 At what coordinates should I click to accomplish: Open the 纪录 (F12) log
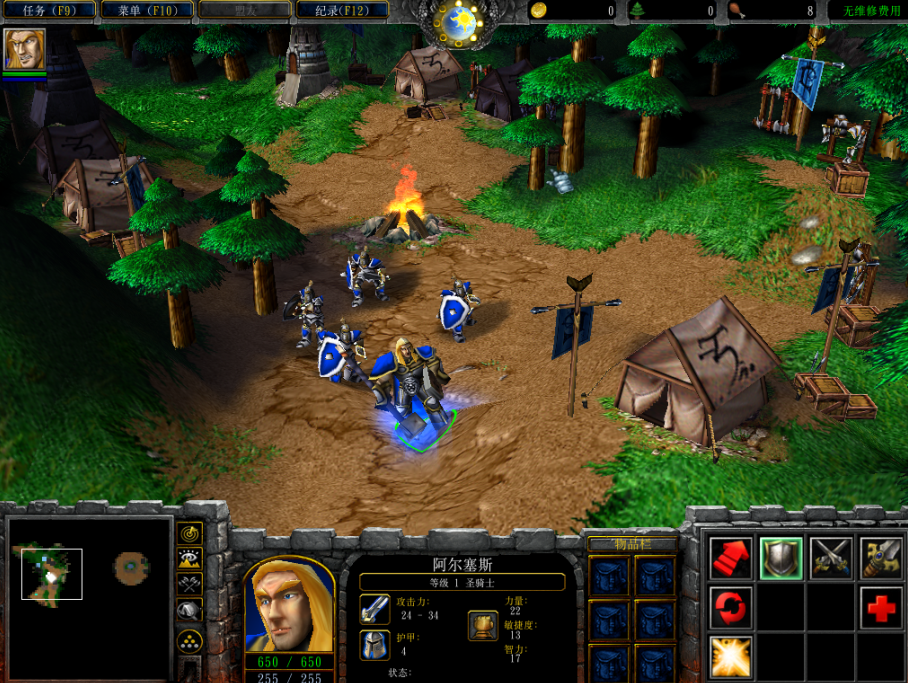343,11
